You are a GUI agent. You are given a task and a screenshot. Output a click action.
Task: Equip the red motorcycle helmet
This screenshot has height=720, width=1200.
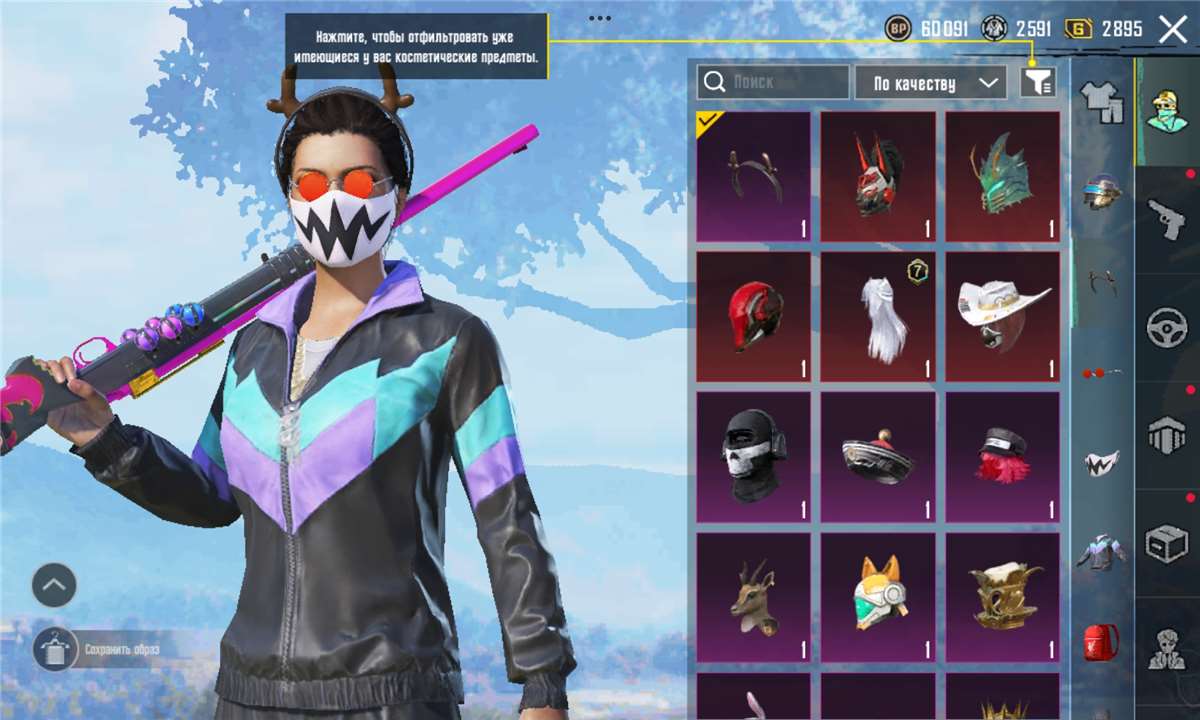[x=753, y=316]
